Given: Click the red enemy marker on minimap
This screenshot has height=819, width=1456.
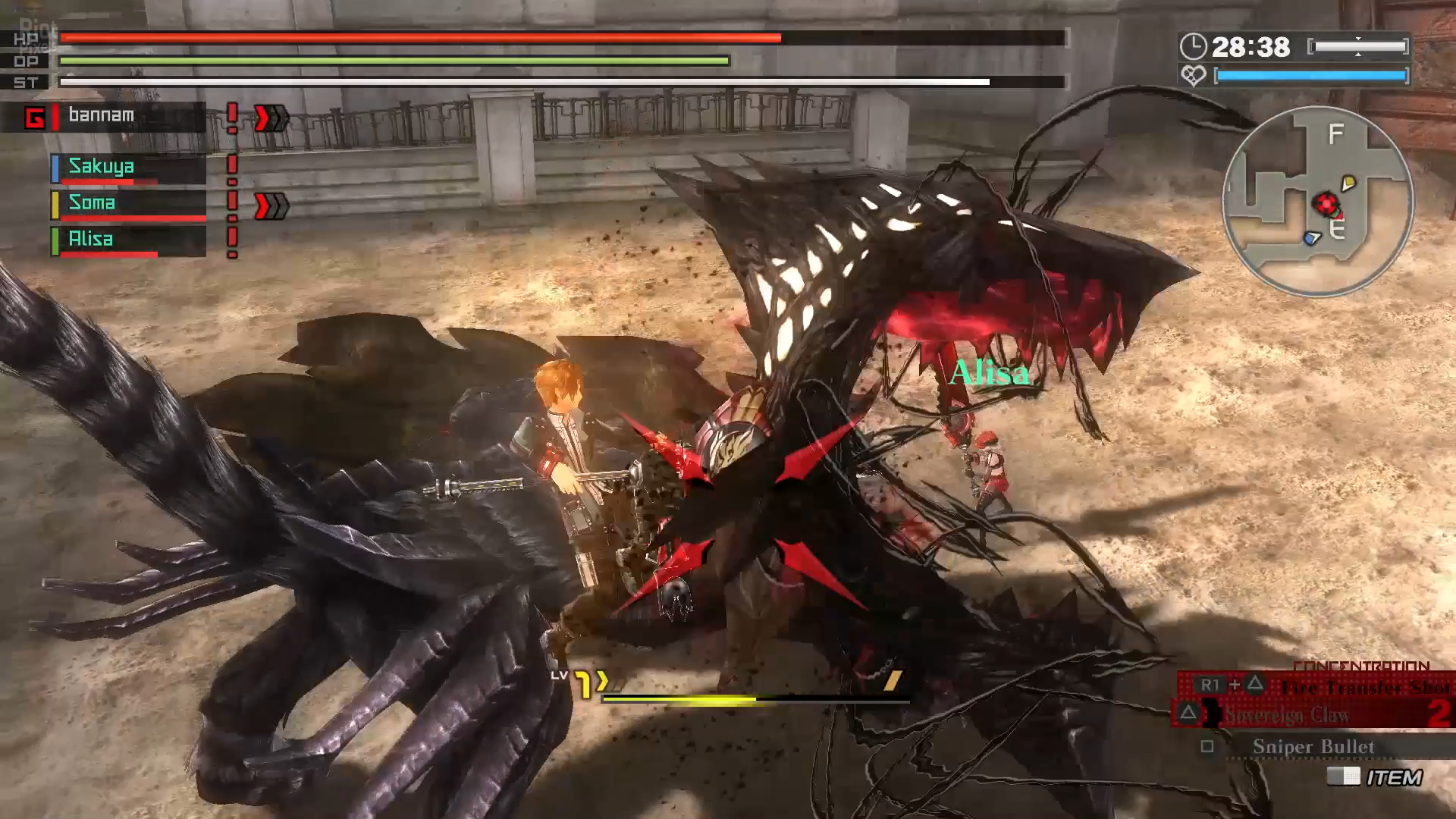Looking at the screenshot, I should (1326, 203).
